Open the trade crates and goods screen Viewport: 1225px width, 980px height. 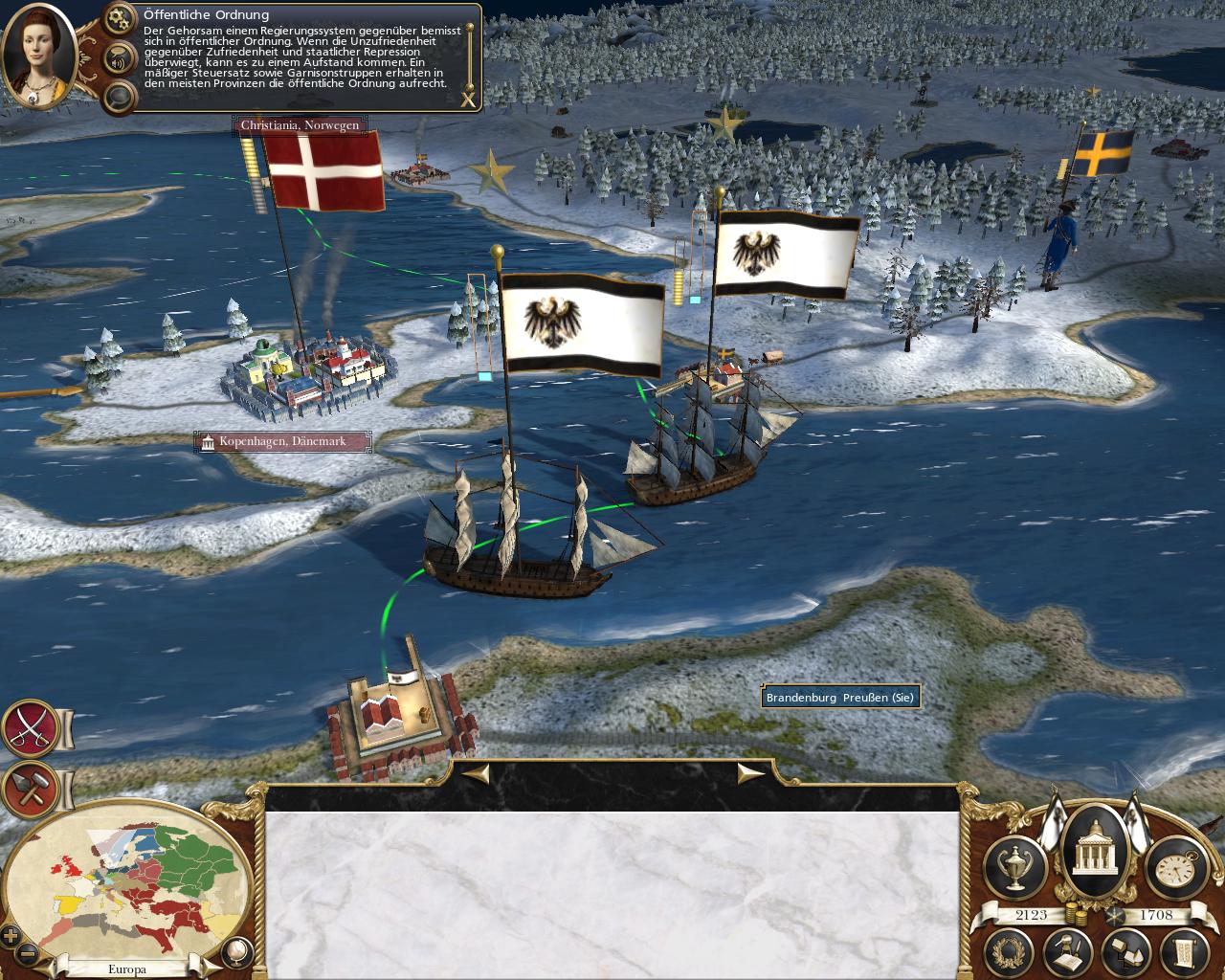(x=1125, y=952)
